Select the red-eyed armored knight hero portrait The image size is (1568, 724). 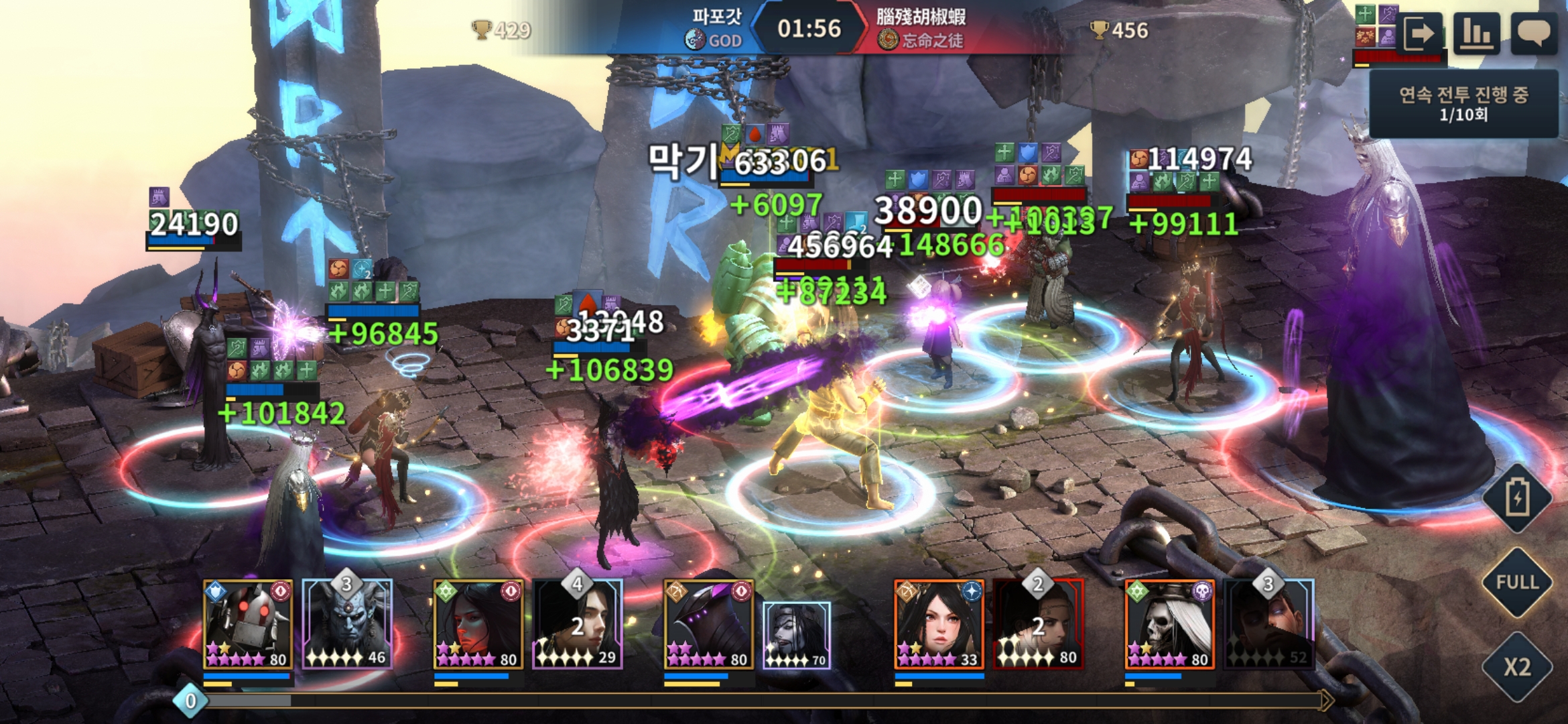pos(247,625)
